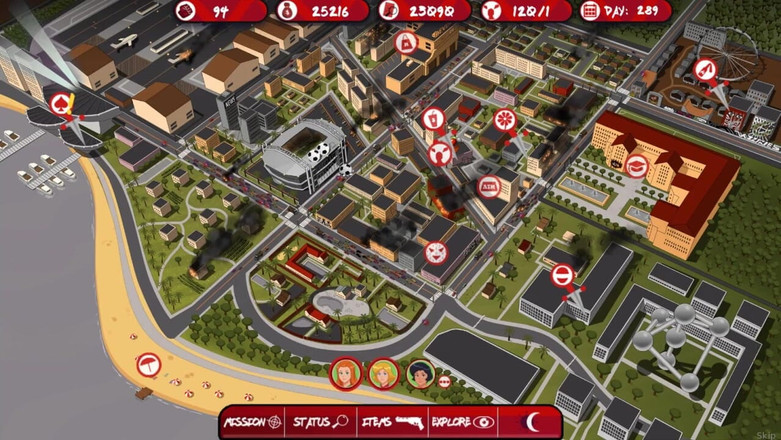
Task: Open the Items menu
Action: tap(392, 422)
